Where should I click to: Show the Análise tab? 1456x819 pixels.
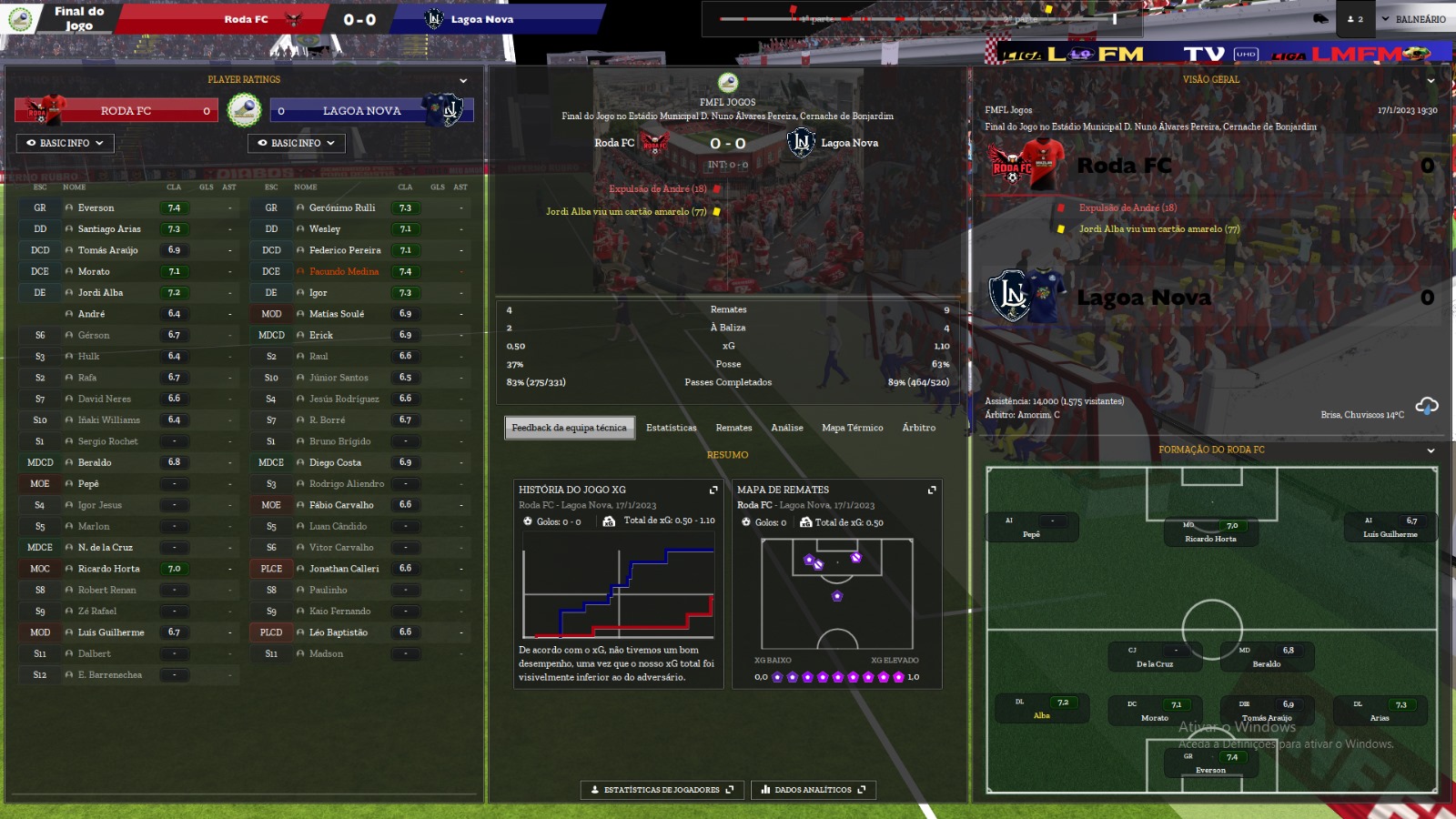[786, 428]
